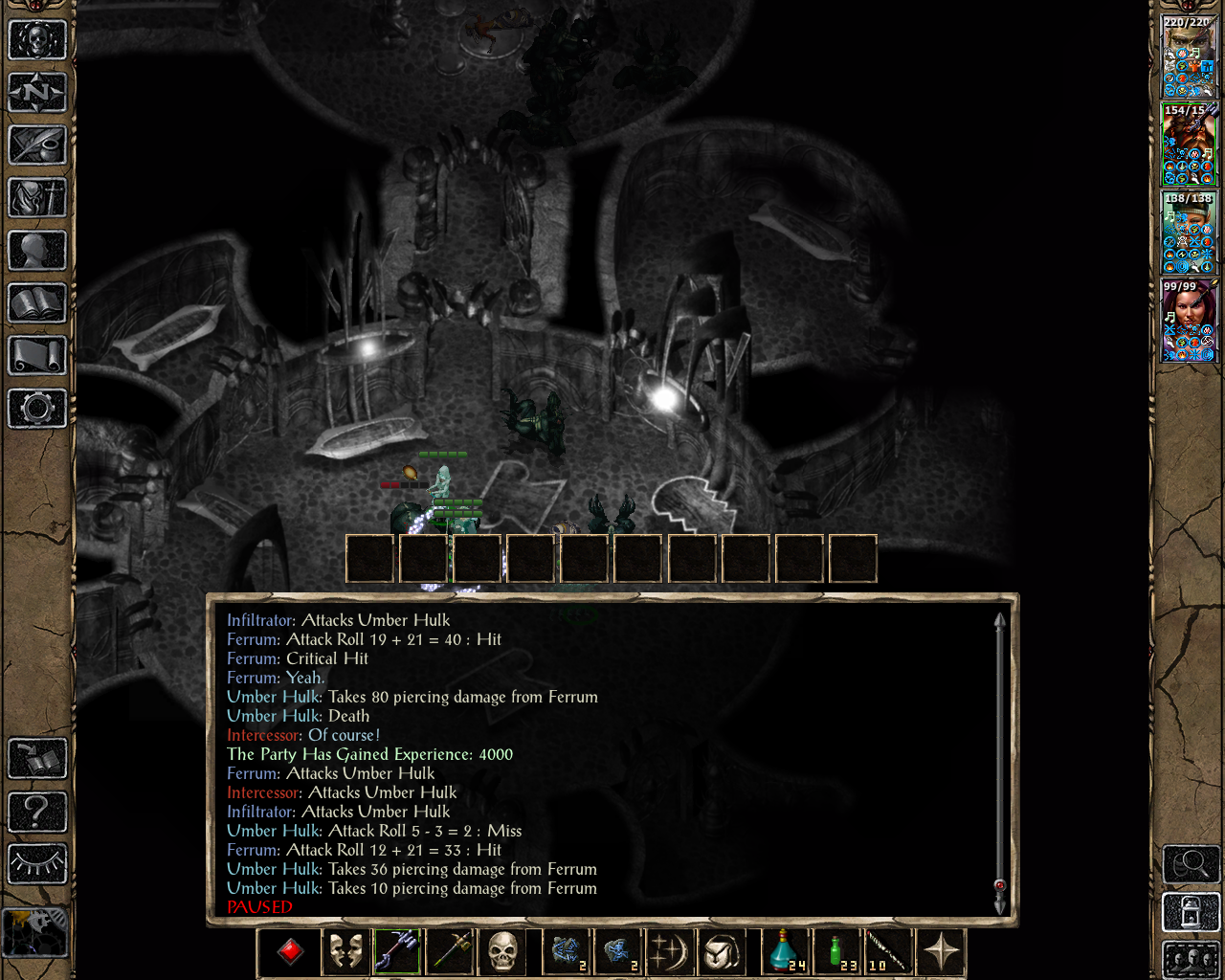This screenshot has height=980, width=1225.
Task: Open the spellbook icon on left sidebar
Action: 36,301
